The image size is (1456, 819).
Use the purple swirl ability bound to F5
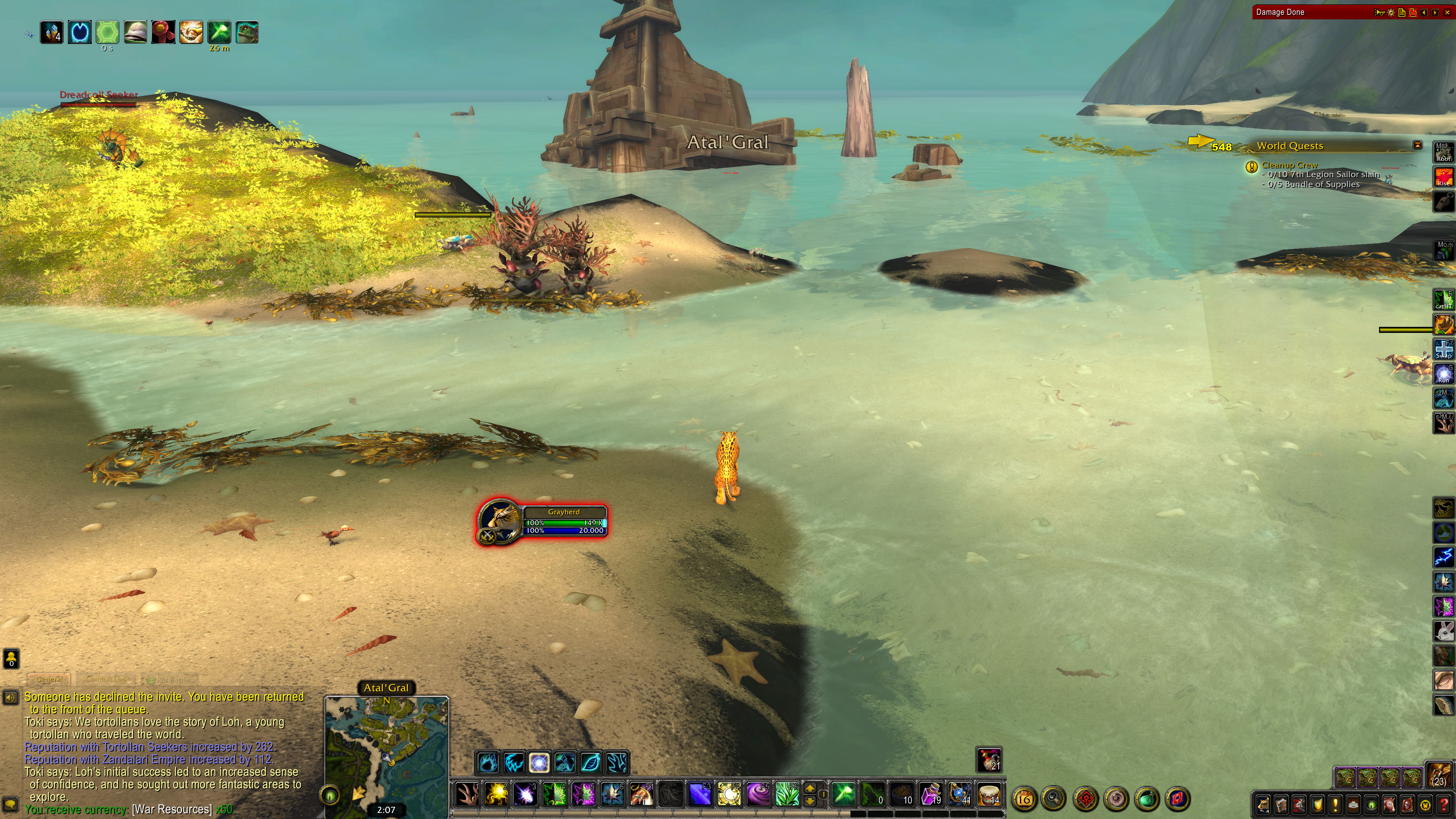[758, 795]
